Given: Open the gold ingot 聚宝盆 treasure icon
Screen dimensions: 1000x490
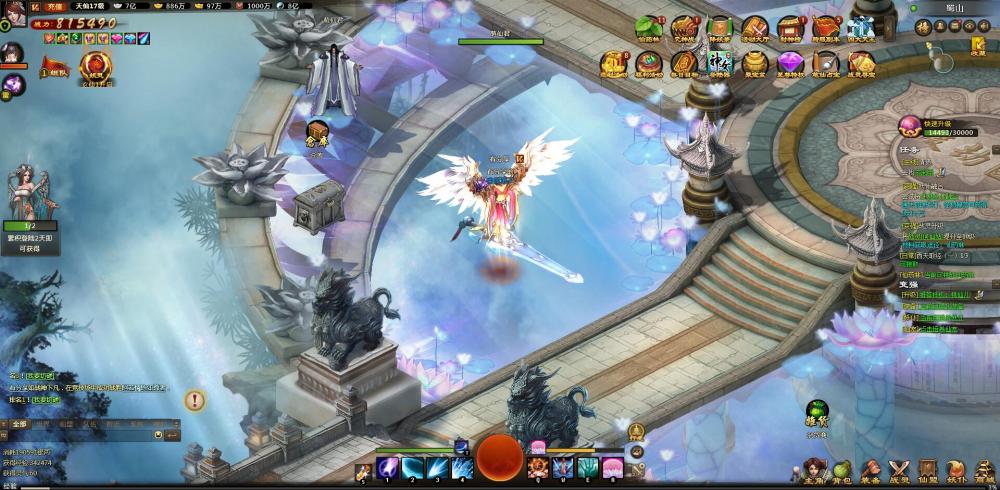Looking at the screenshot, I should 755,64.
